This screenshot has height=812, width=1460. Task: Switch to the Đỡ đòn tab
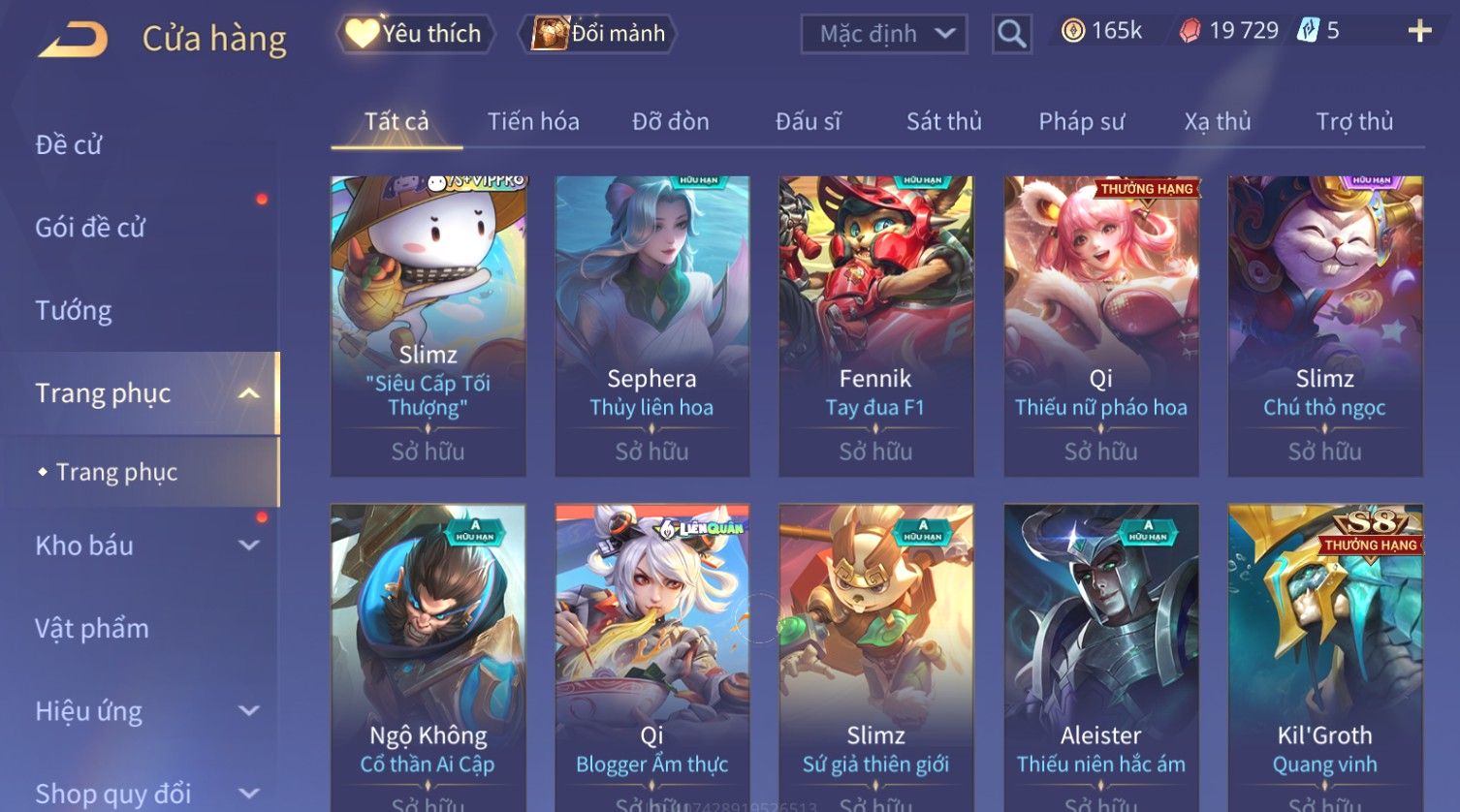(x=671, y=122)
